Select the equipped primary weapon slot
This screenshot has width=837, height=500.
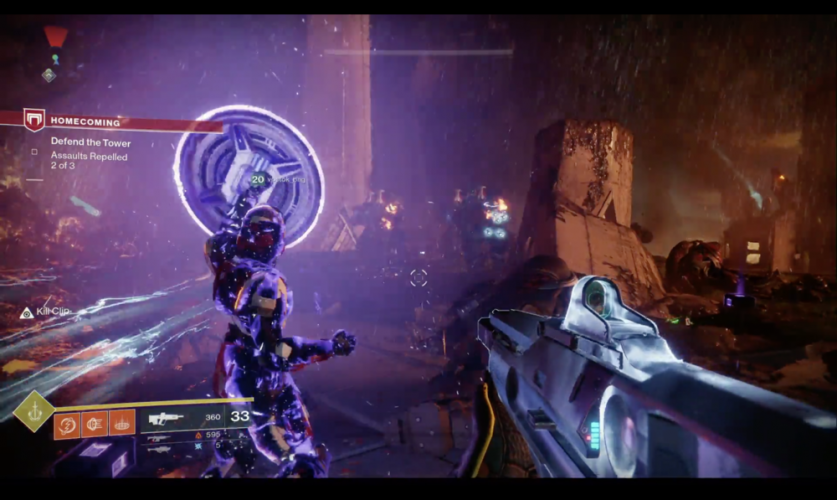click(x=170, y=419)
